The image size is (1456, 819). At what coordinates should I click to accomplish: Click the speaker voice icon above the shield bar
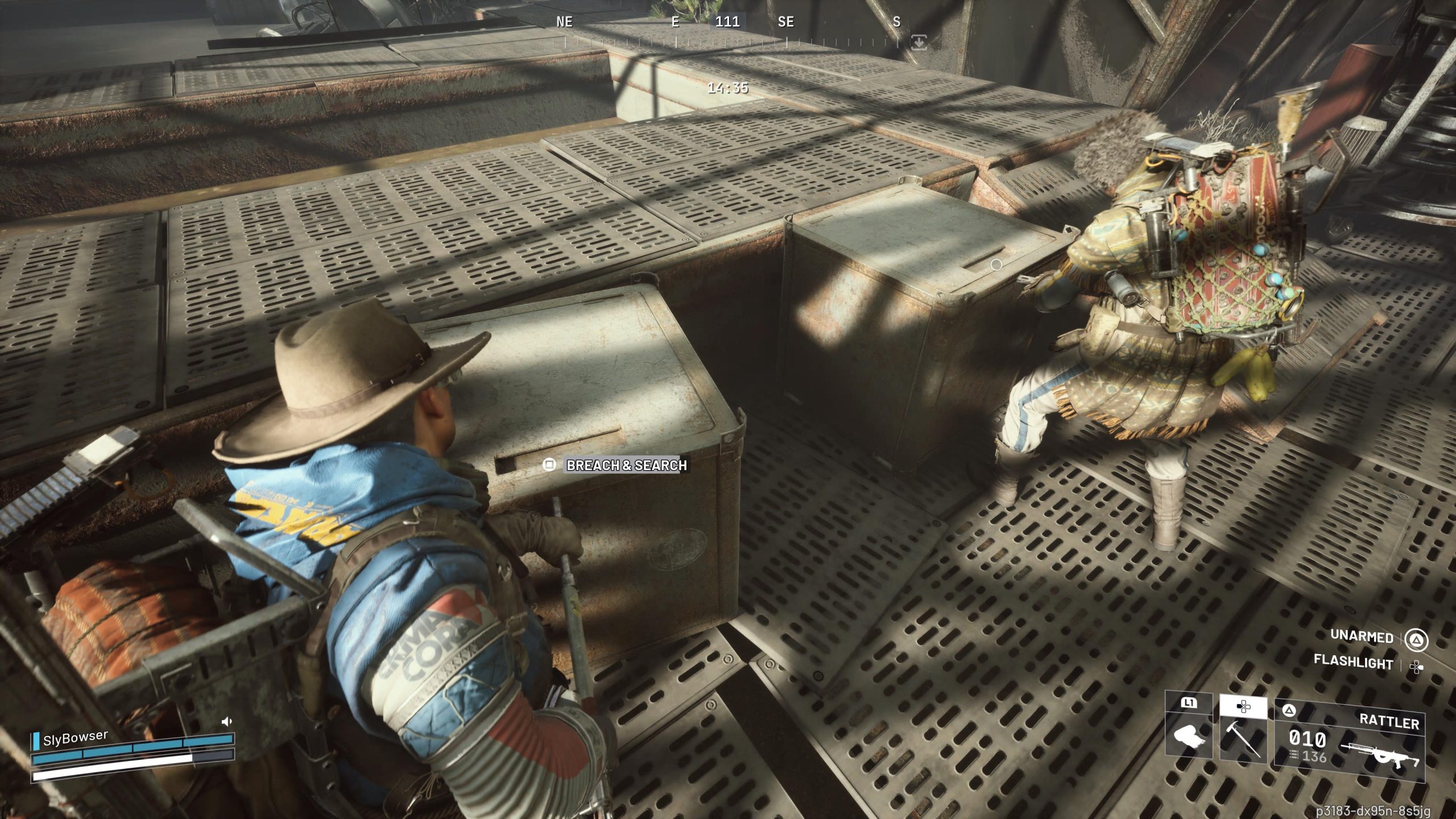pos(226,722)
